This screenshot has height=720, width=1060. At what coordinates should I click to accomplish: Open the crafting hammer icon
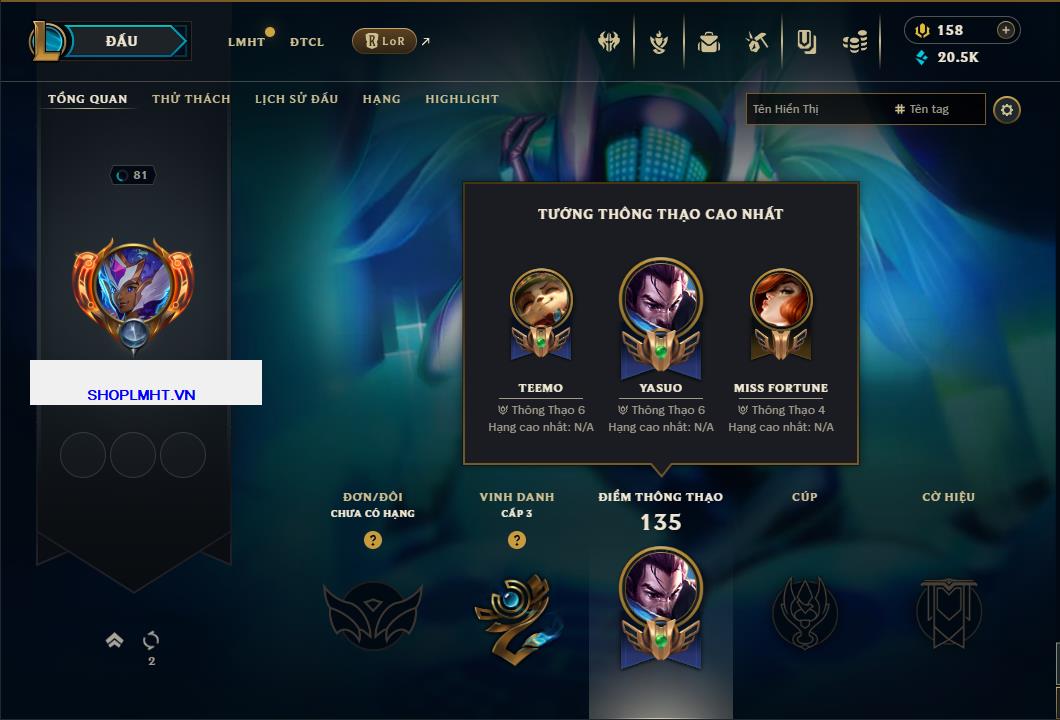[x=756, y=42]
